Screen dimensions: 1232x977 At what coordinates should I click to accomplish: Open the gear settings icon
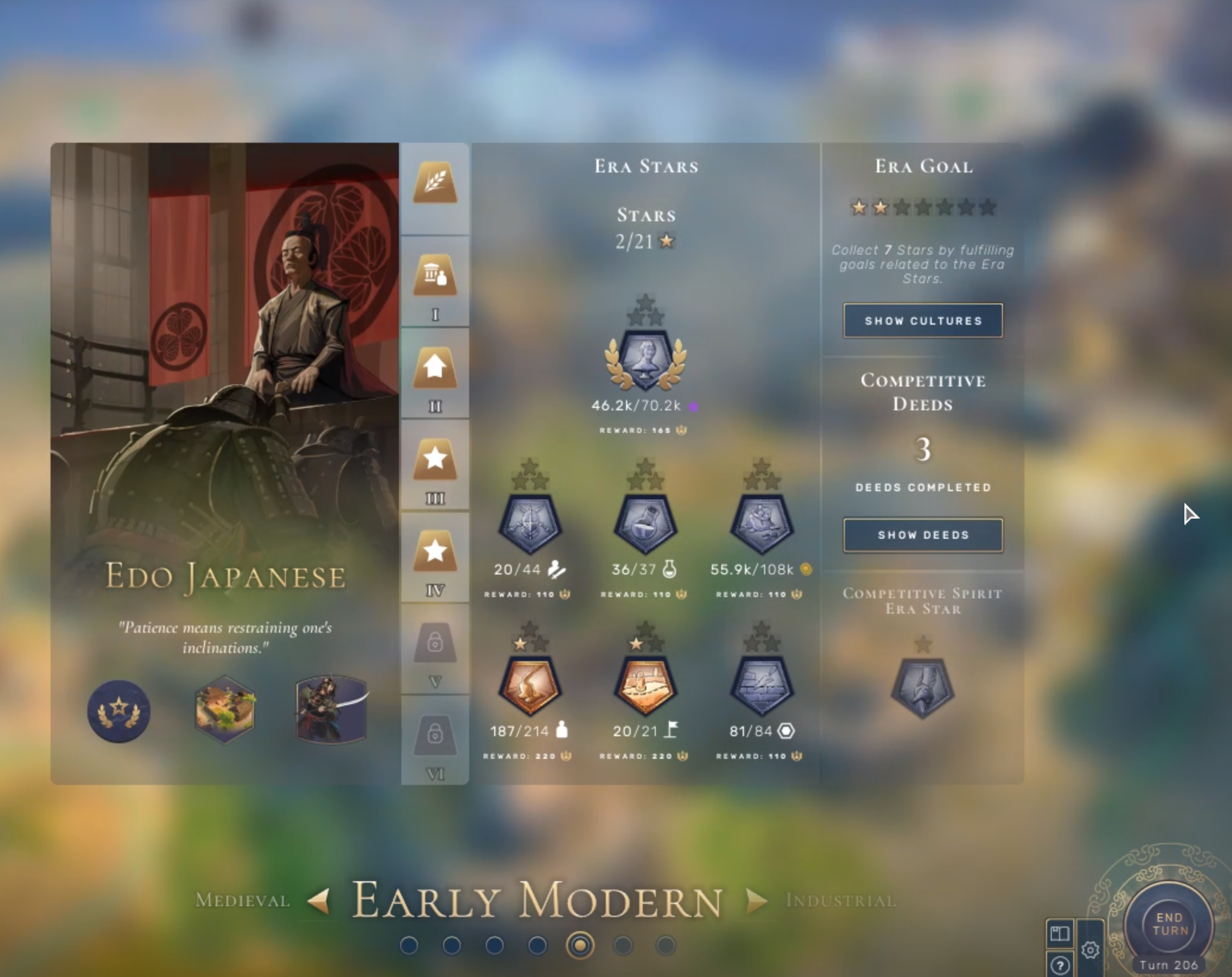pyautogui.click(x=1090, y=950)
